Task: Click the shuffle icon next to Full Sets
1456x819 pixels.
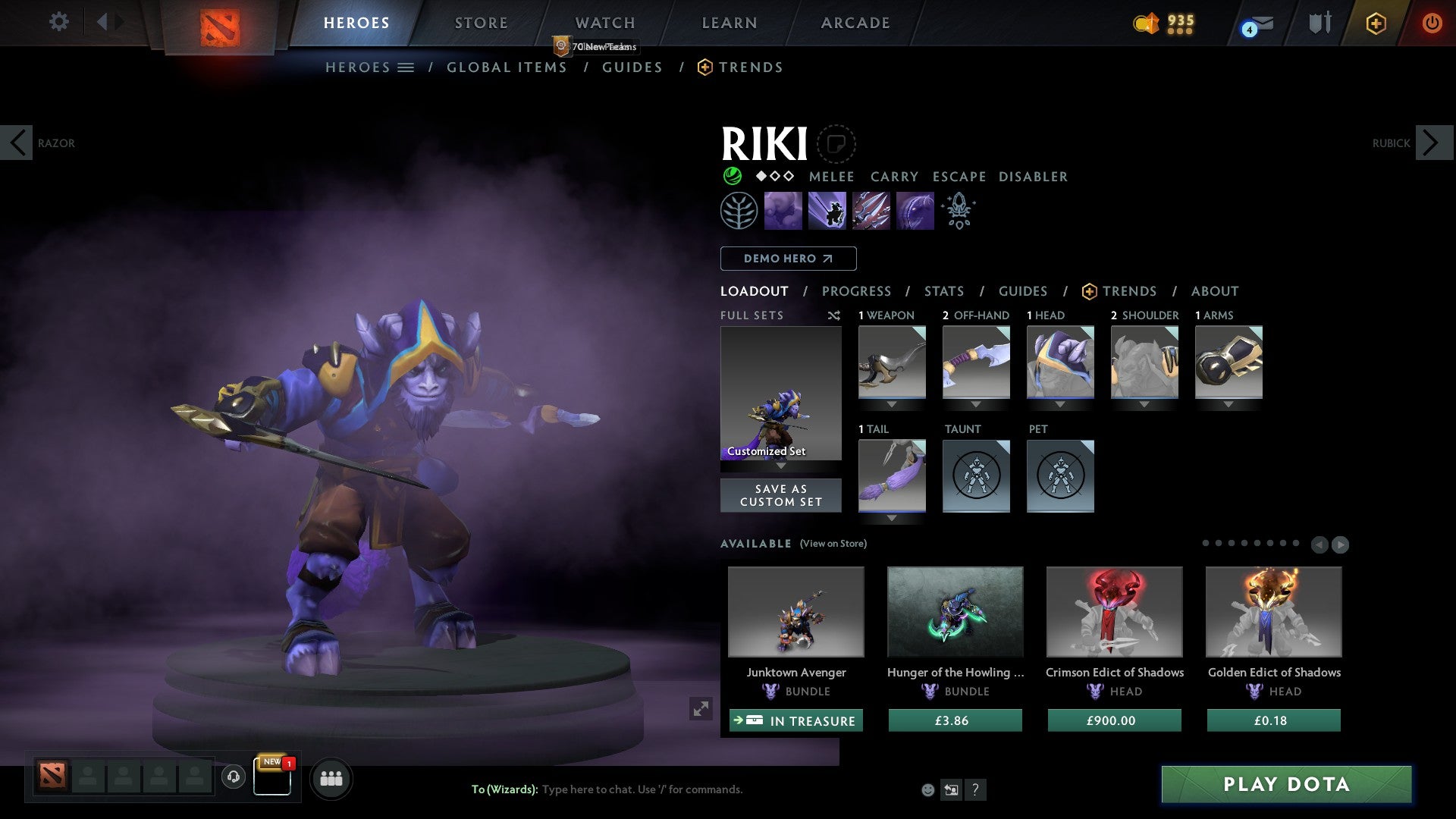Action: point(834,315)
